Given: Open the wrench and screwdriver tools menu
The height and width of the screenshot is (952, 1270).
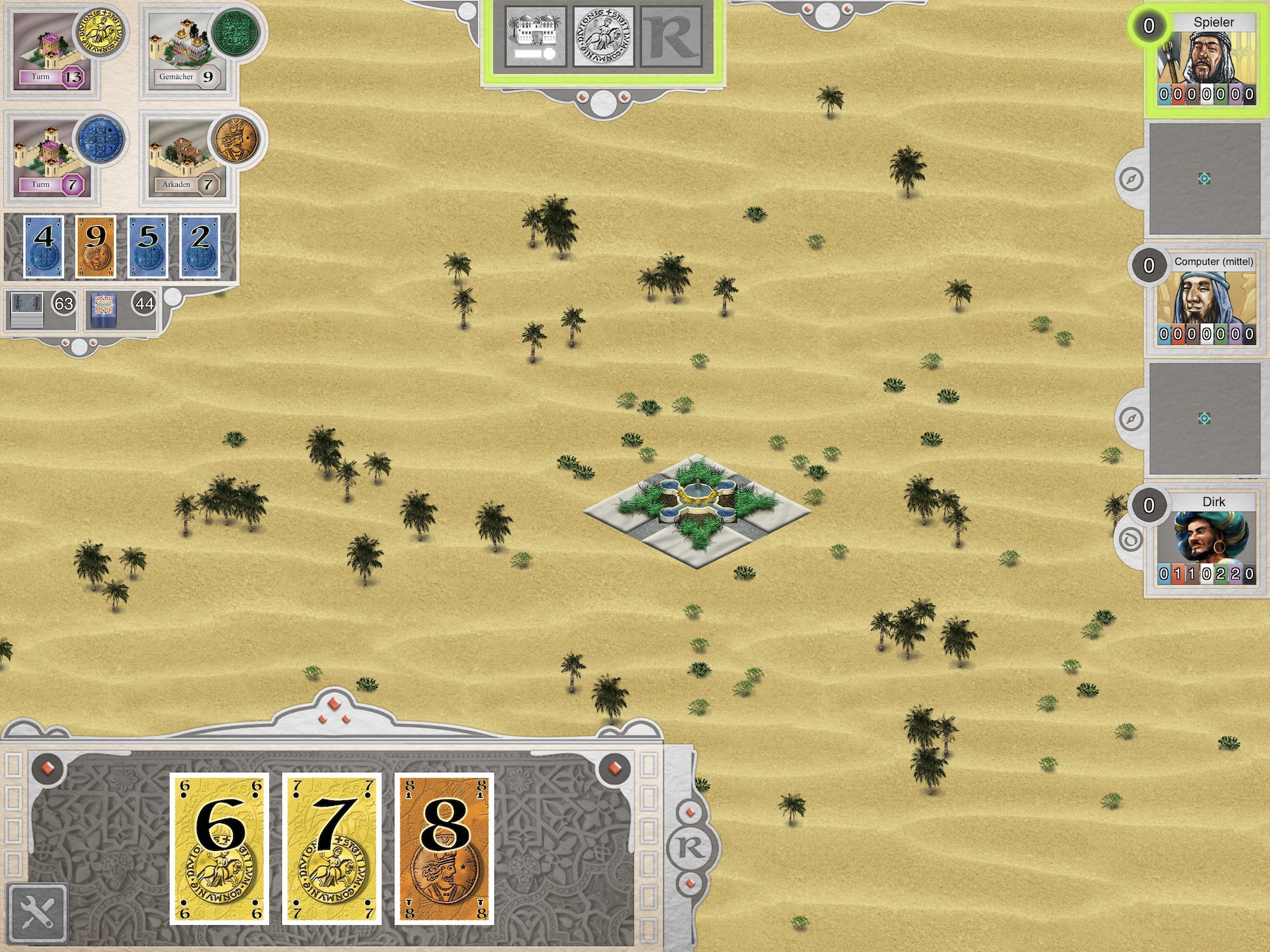Looking at the screenshot, I should (37, 913).
